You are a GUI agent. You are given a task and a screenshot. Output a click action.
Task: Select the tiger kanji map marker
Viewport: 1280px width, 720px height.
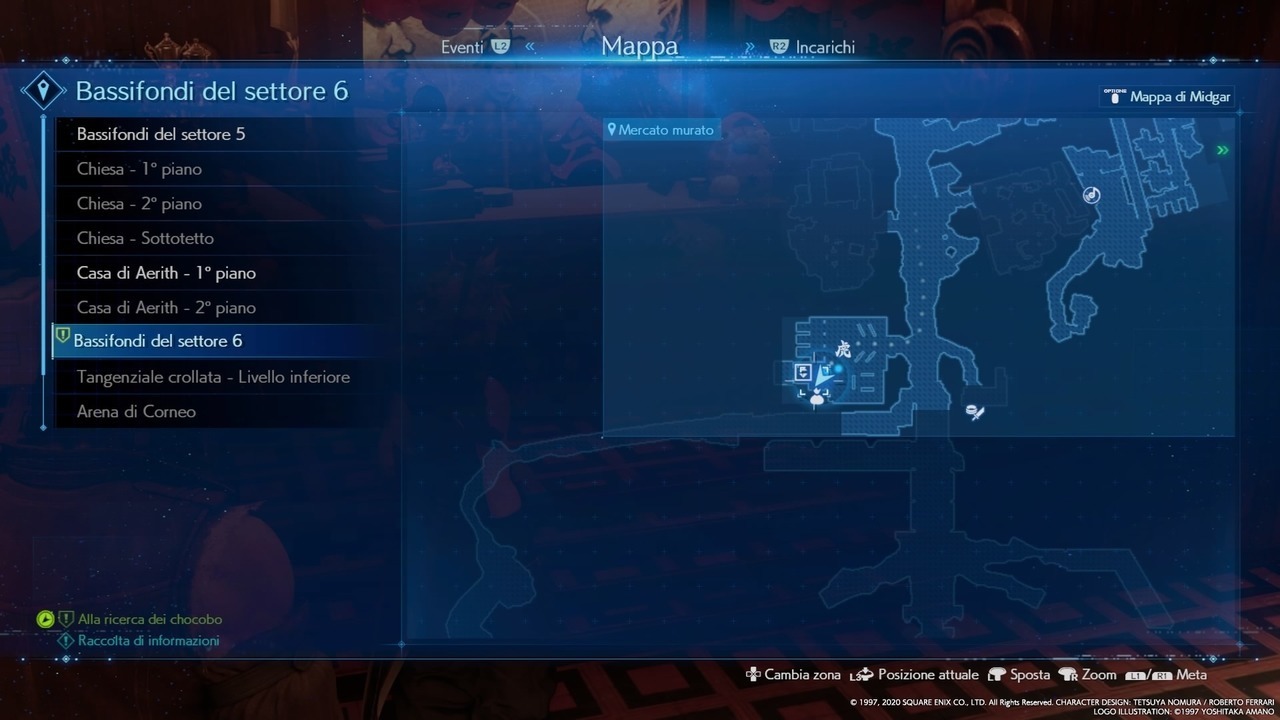tap(842, 350)
